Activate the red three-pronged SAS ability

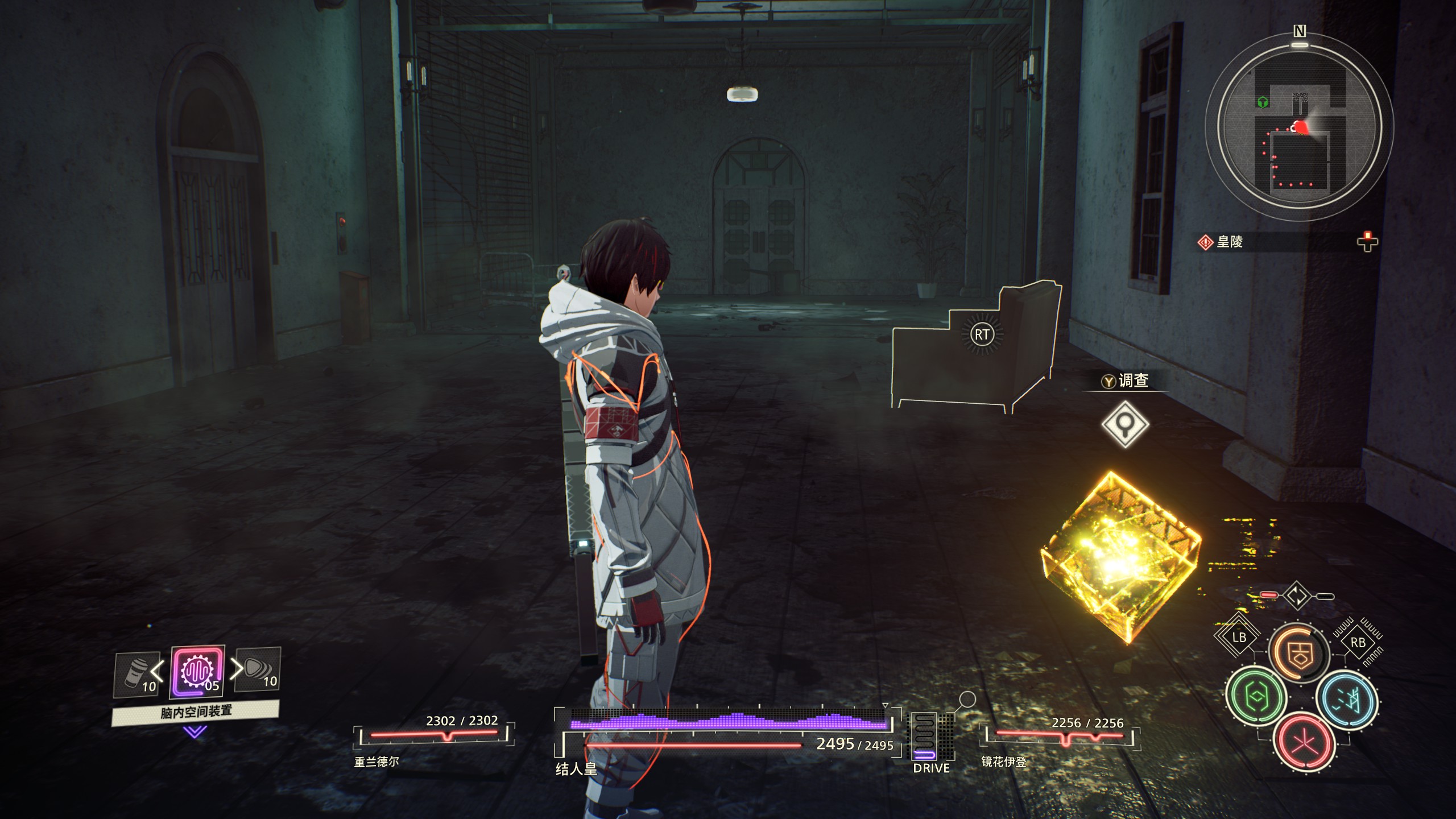(x=1304, y=741)
